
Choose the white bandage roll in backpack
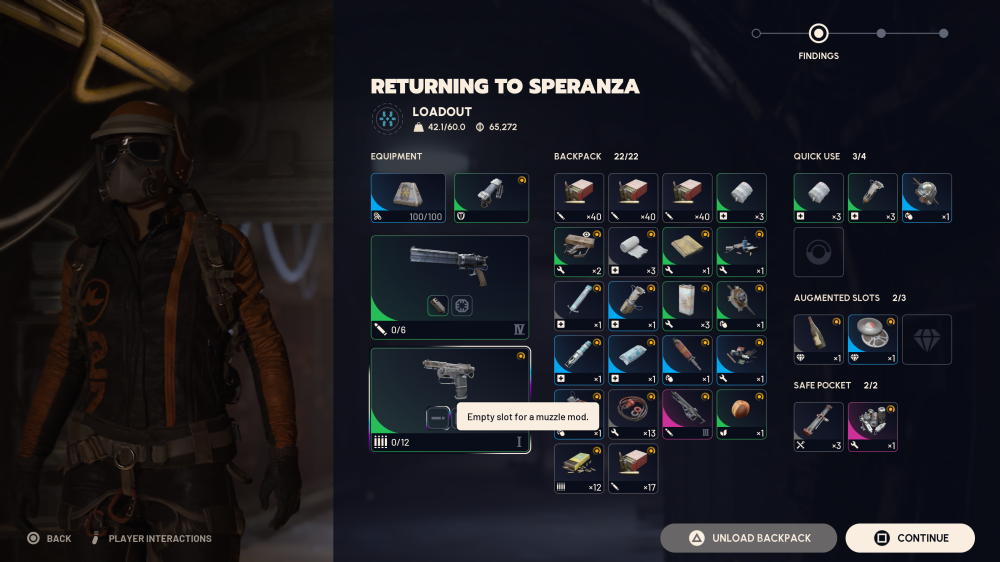[633, 252]
